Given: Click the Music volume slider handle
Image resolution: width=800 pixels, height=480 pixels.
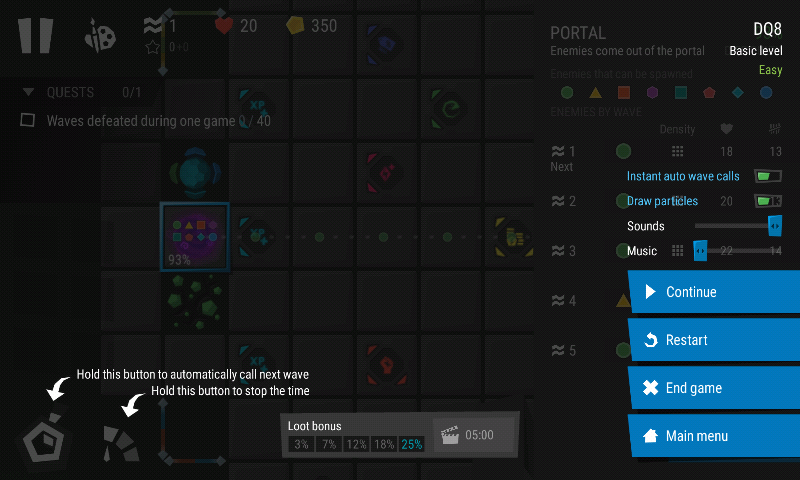Looking at the screenshot, I should [700, 251].
